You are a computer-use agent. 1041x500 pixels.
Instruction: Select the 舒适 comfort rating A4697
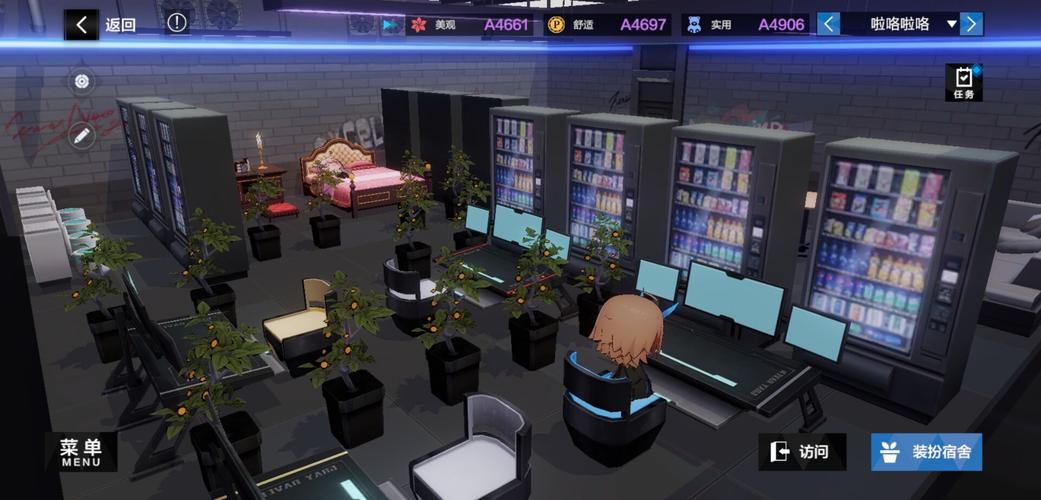pos(607,25)
